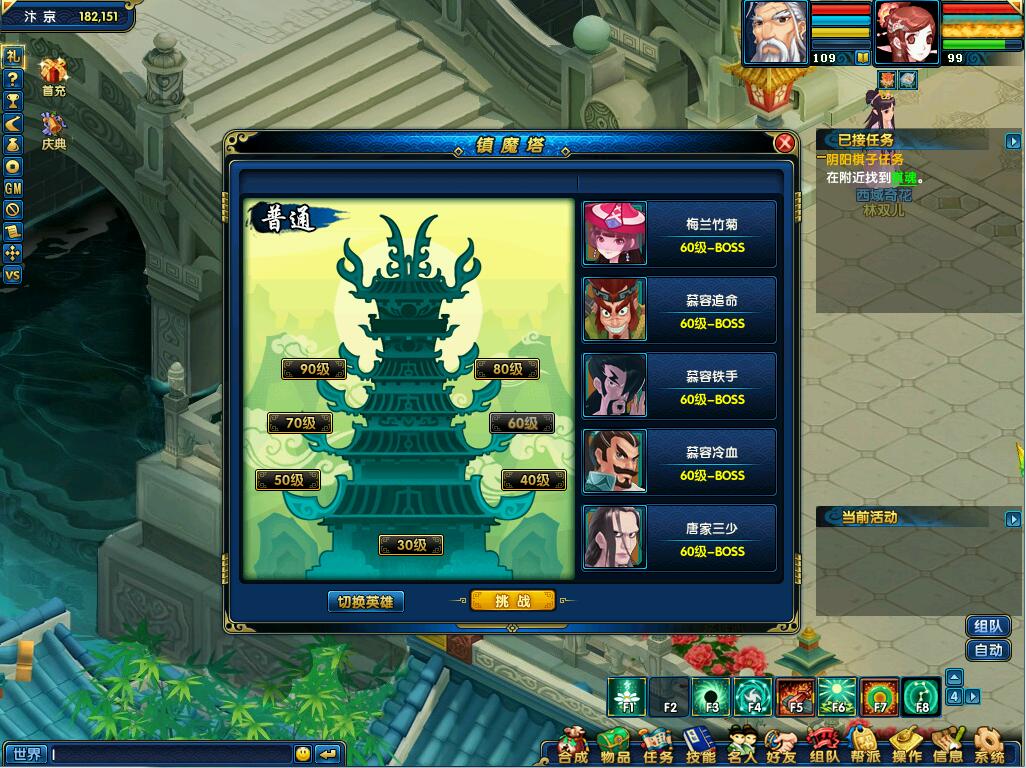The width and height of the screenshot is (1026, 768).
Task: Toggle the 自动 auto button
Action: [x=988, y=650]
